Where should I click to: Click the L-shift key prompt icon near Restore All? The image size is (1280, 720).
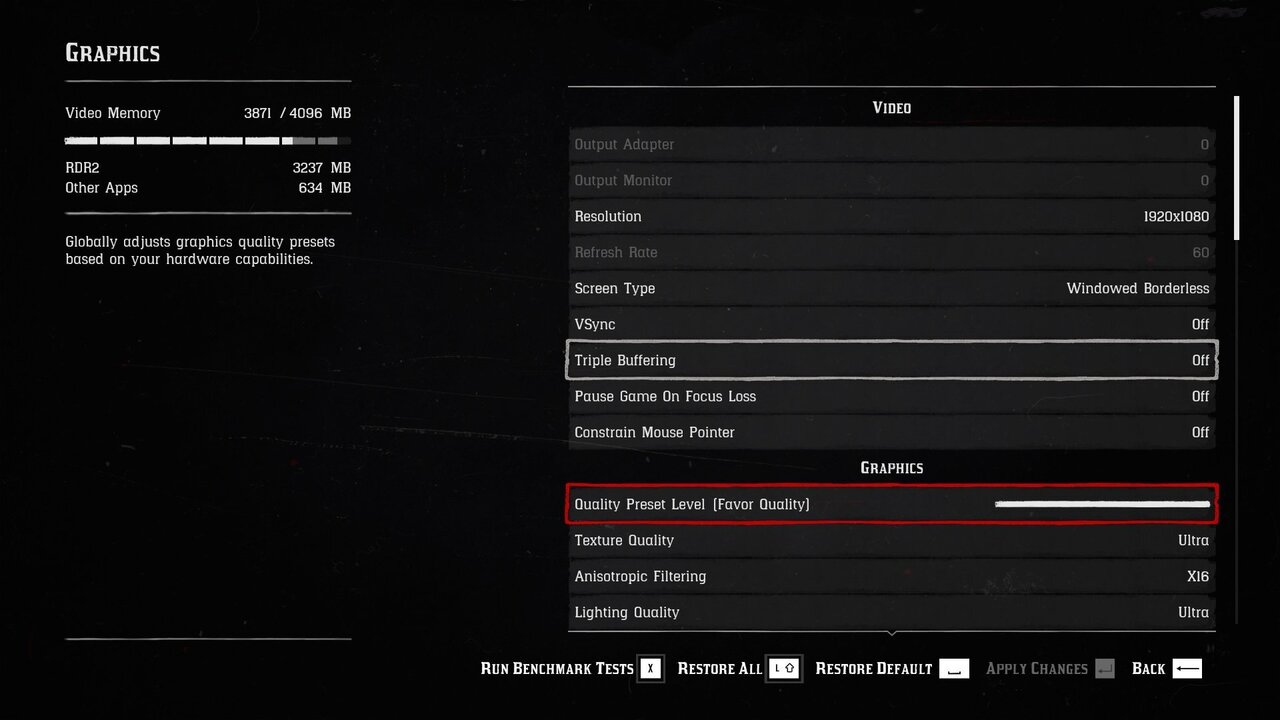click(x=784, y=668)
